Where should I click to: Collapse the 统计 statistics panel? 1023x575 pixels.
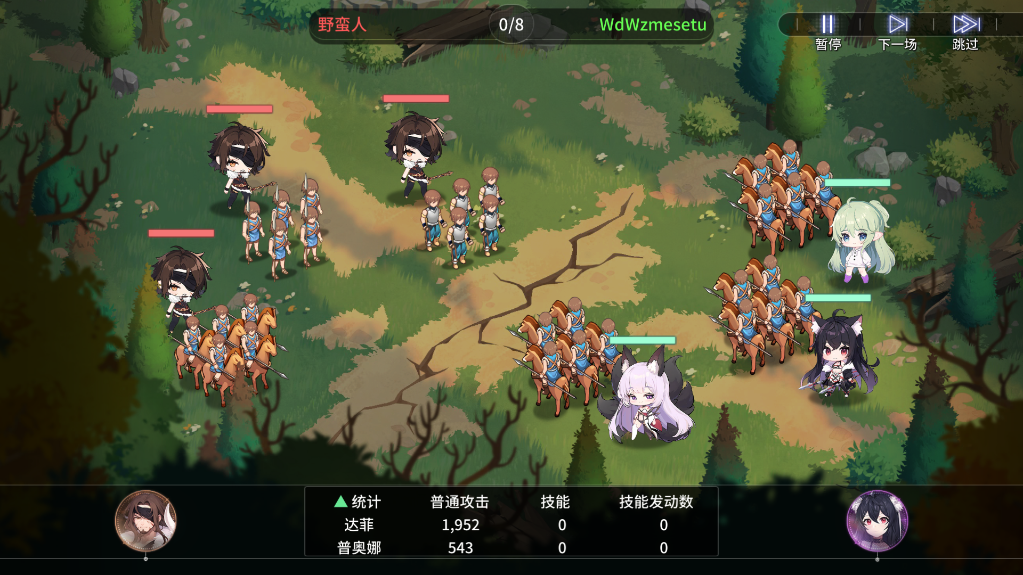point(357,501)
